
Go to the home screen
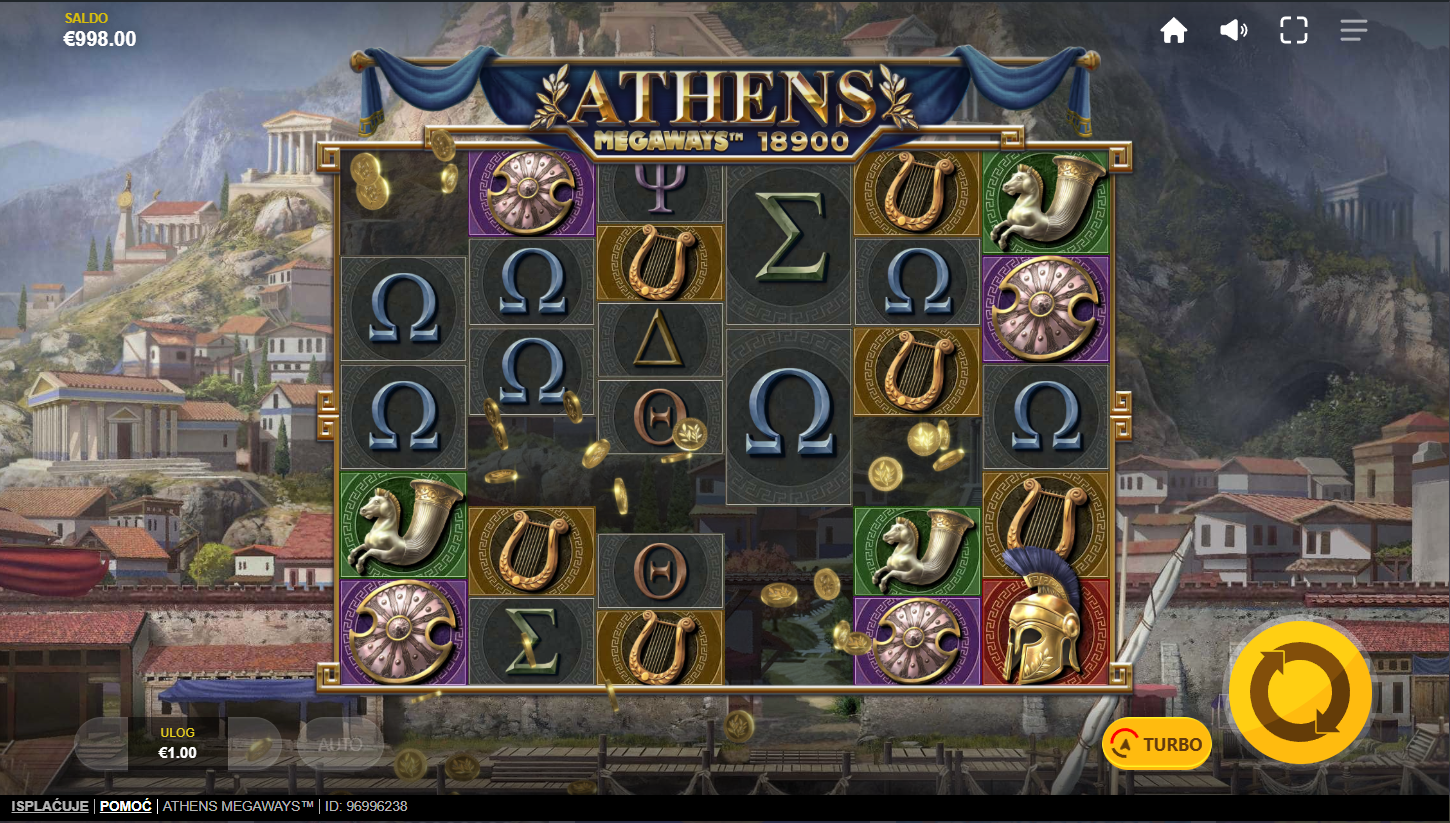1173,31
